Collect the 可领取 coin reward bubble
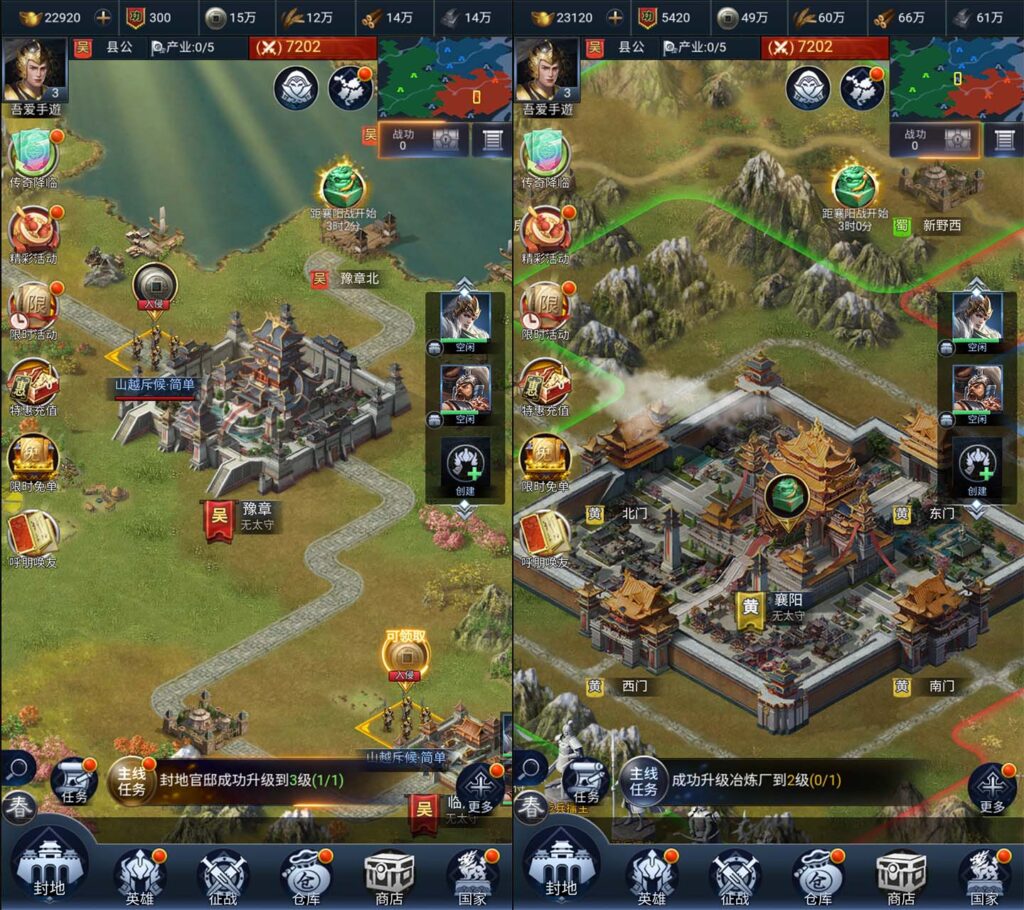The image size is (1024, 910). [406, 654]
